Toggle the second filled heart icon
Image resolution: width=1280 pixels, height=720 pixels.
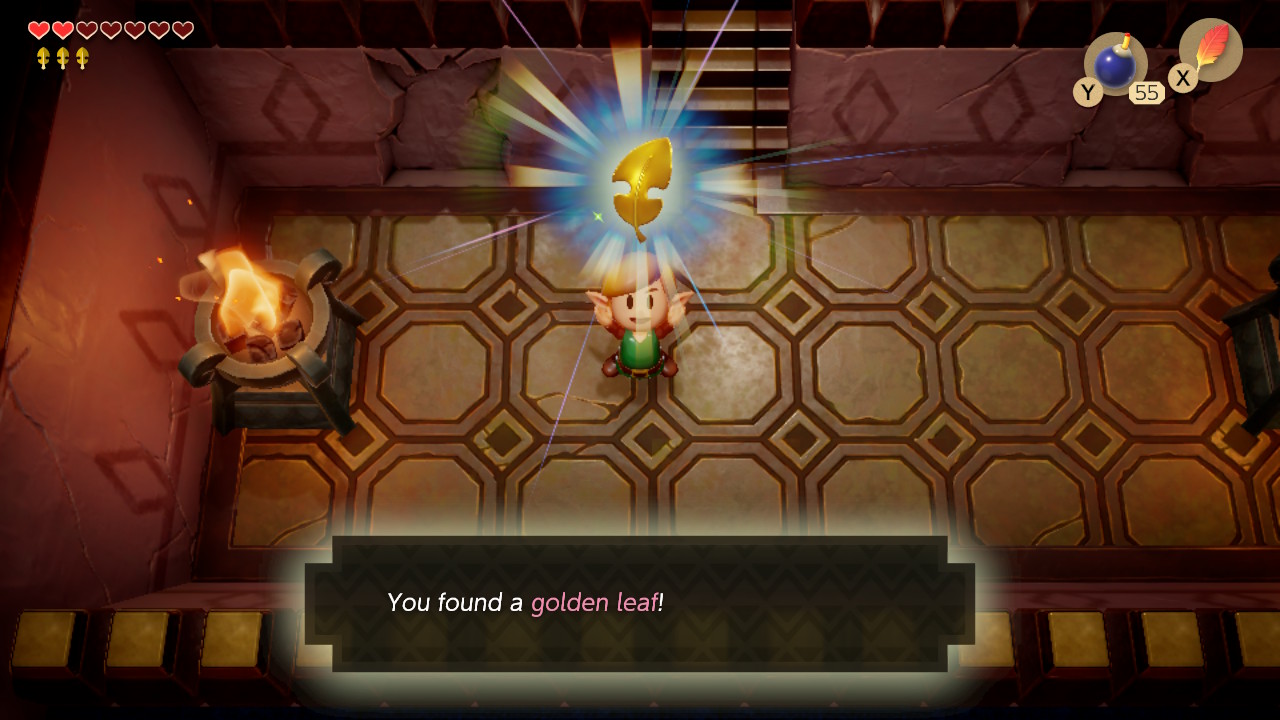60,30
